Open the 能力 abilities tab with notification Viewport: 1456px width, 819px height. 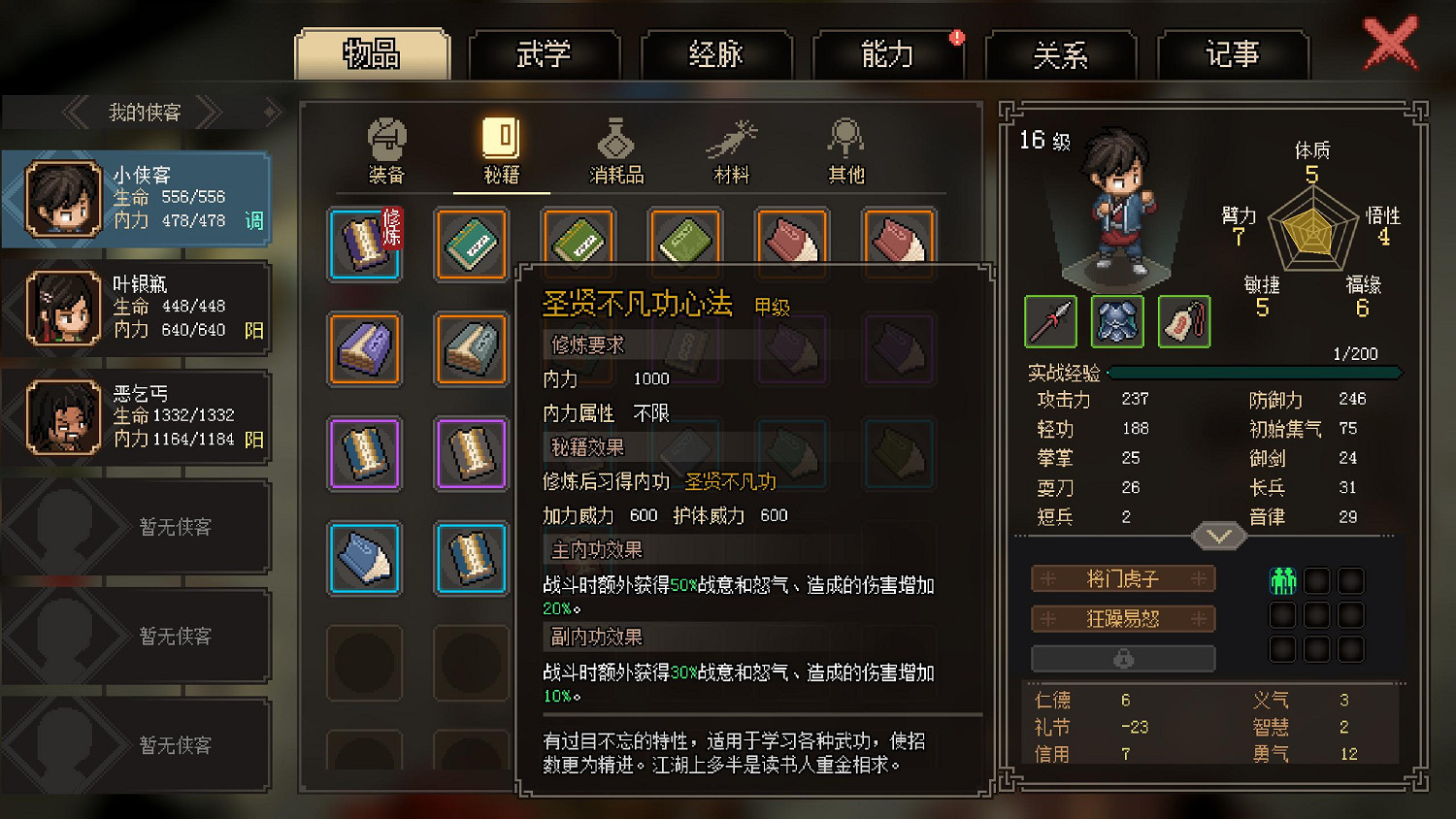889,55
